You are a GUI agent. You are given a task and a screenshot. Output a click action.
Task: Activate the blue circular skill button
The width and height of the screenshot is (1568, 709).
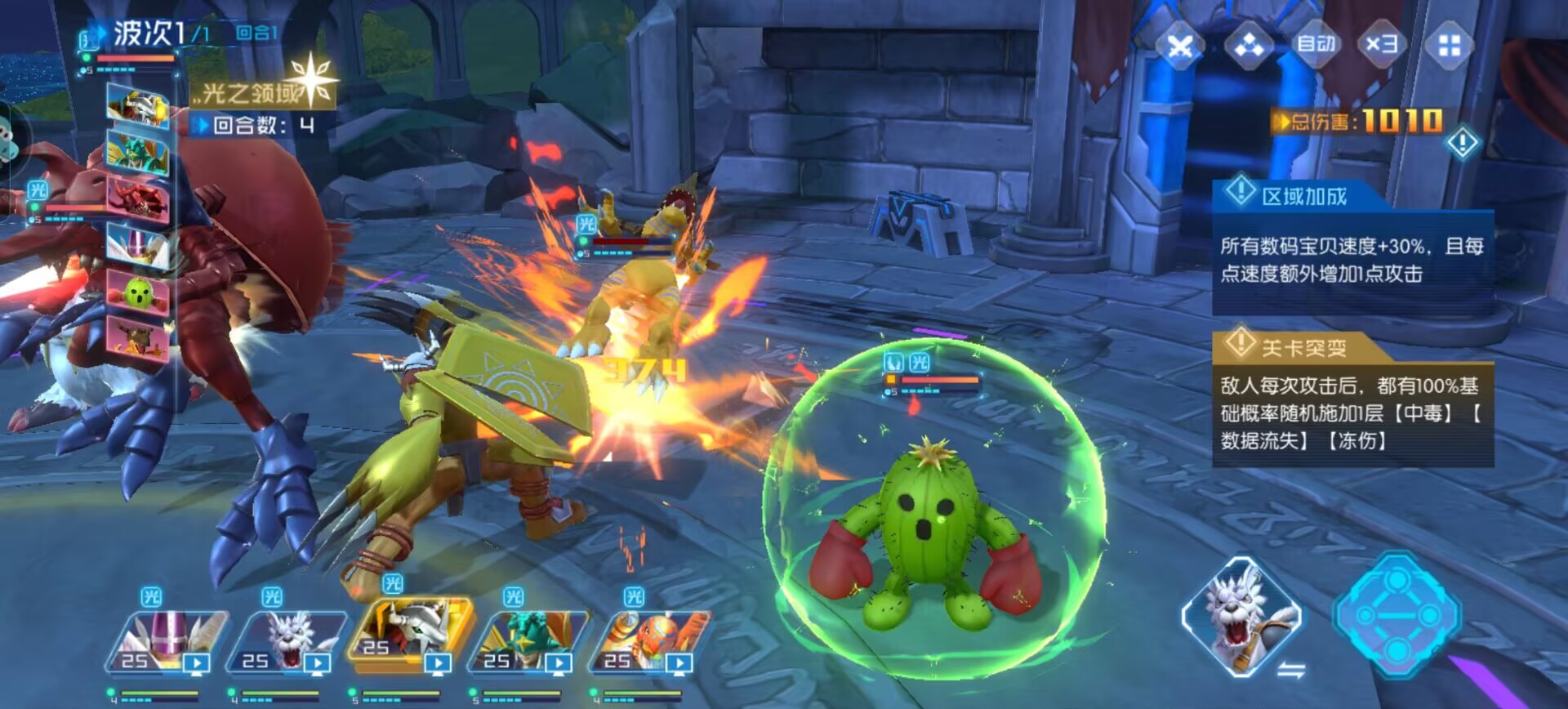(x=1396, y=614)
